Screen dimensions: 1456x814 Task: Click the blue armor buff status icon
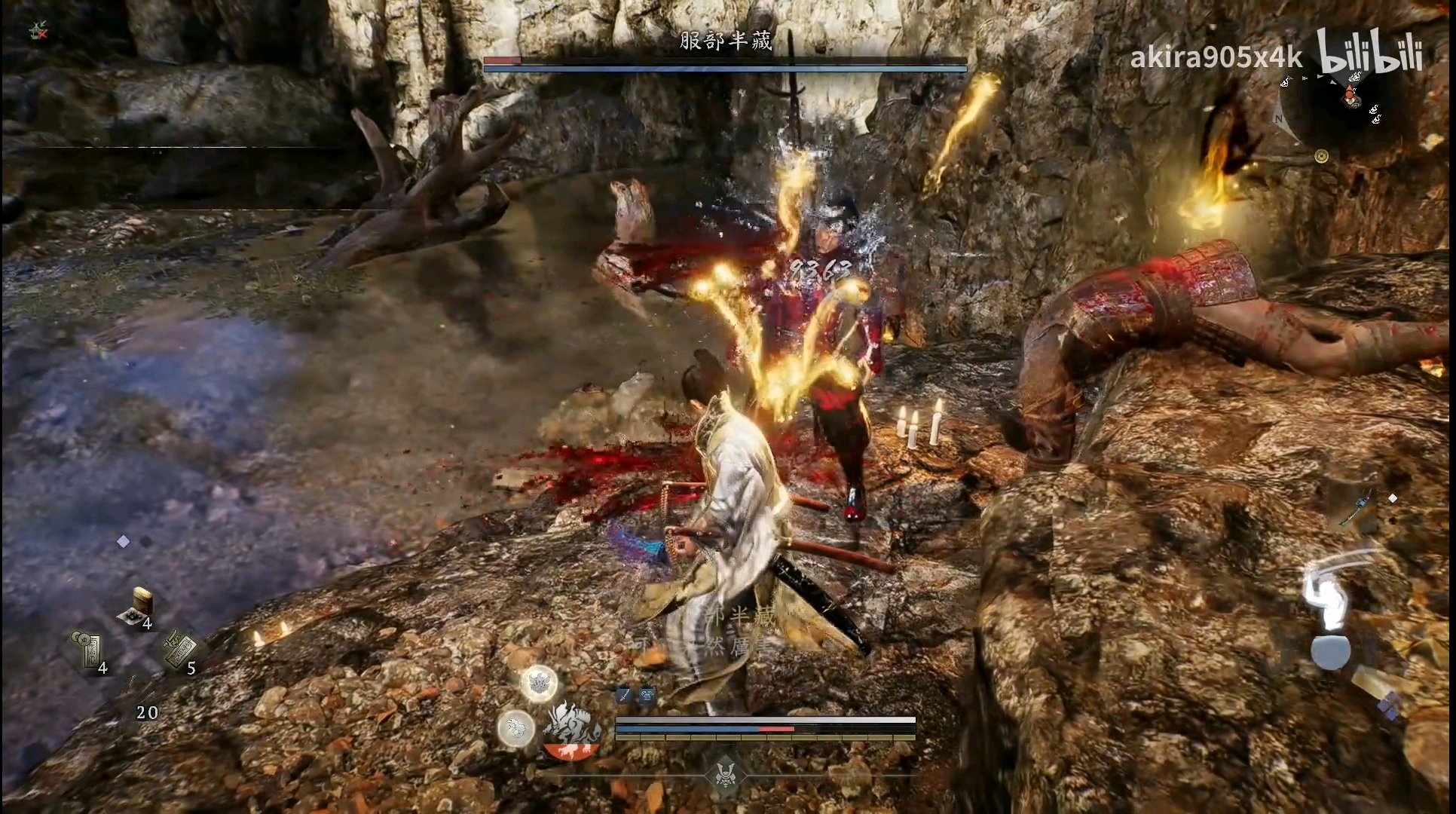point(647,696)
